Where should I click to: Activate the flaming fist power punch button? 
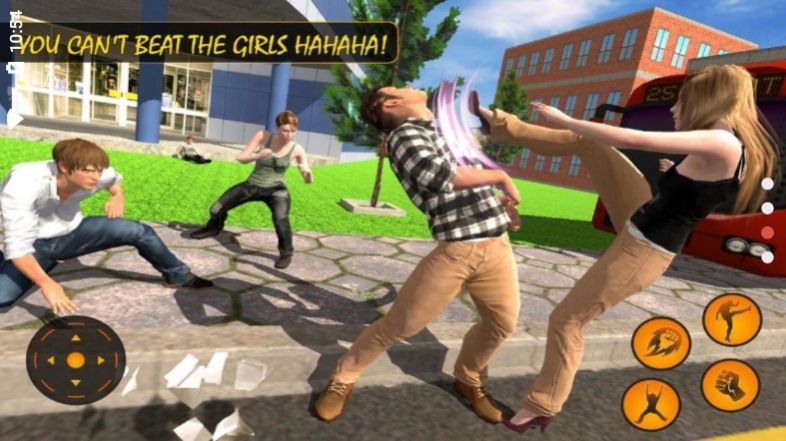(661, 343)
